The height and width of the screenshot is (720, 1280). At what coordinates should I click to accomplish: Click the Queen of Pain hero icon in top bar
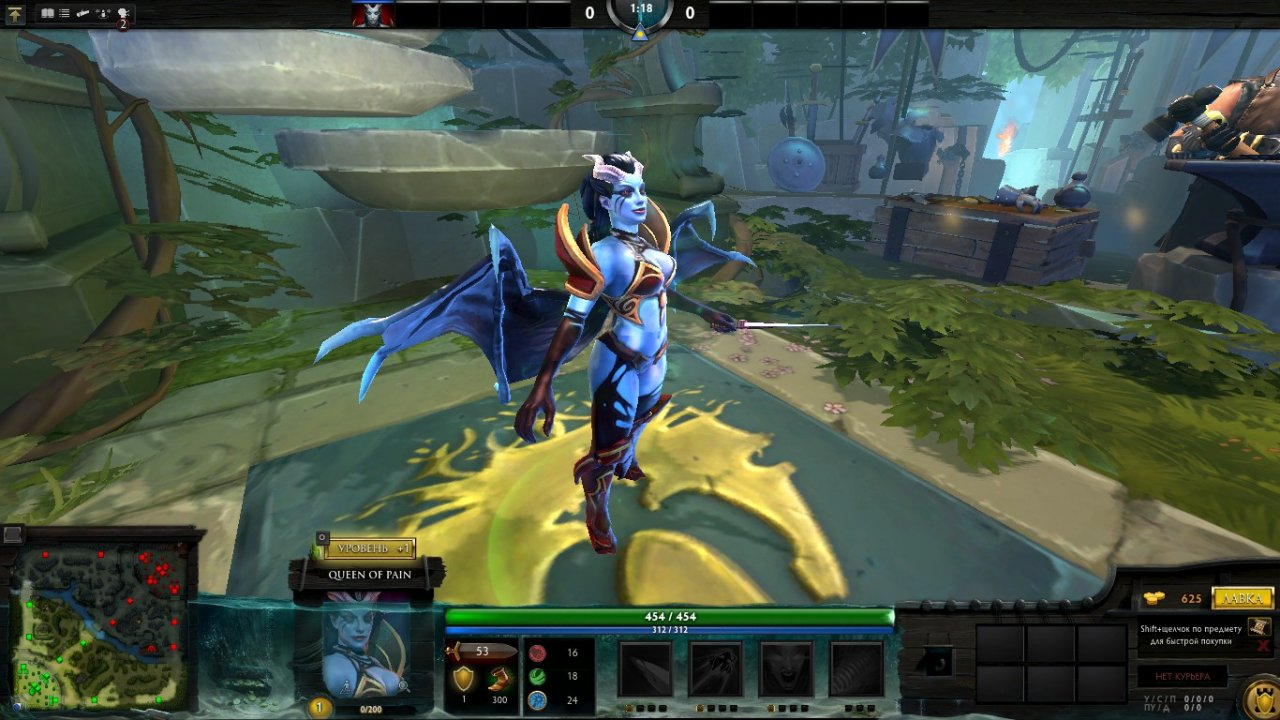click(372, 14)
